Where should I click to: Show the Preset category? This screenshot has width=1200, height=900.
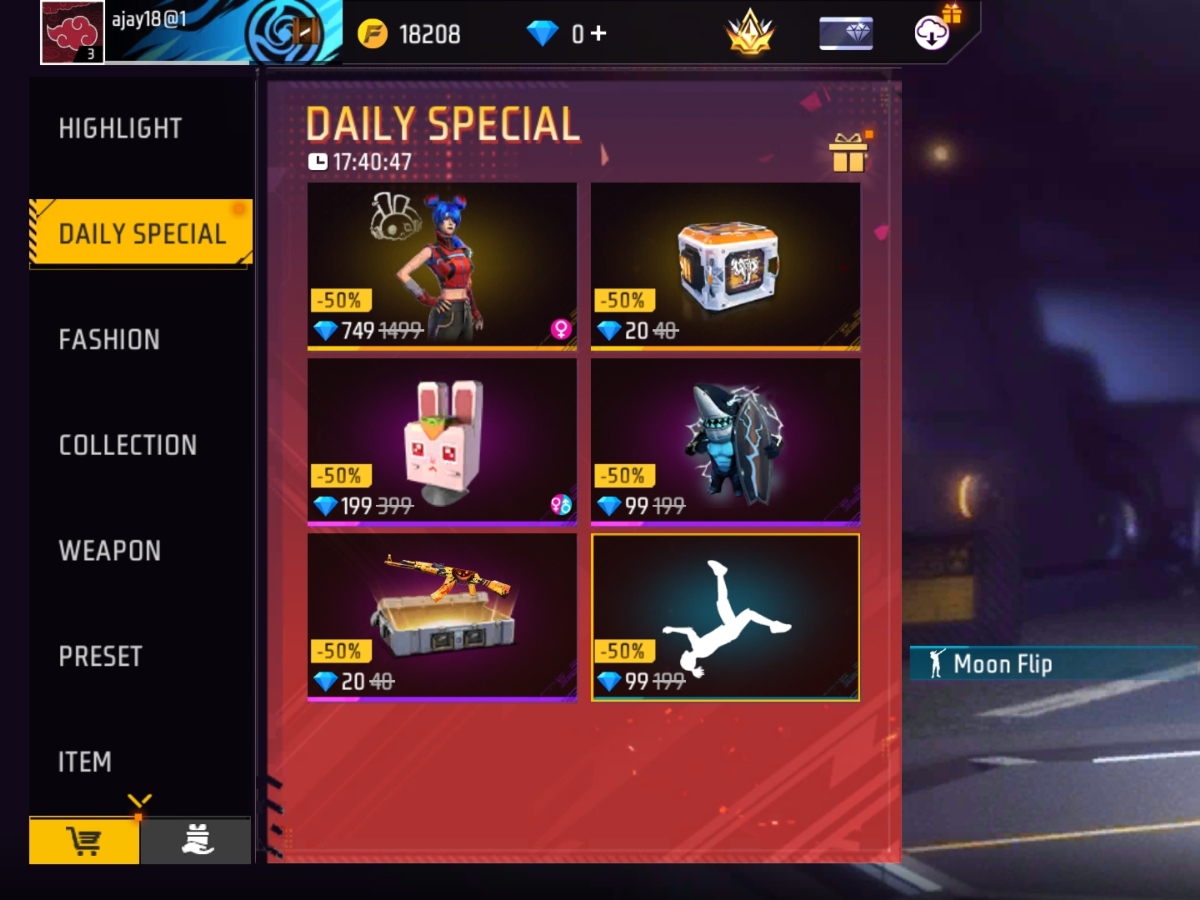coord(100,656)
